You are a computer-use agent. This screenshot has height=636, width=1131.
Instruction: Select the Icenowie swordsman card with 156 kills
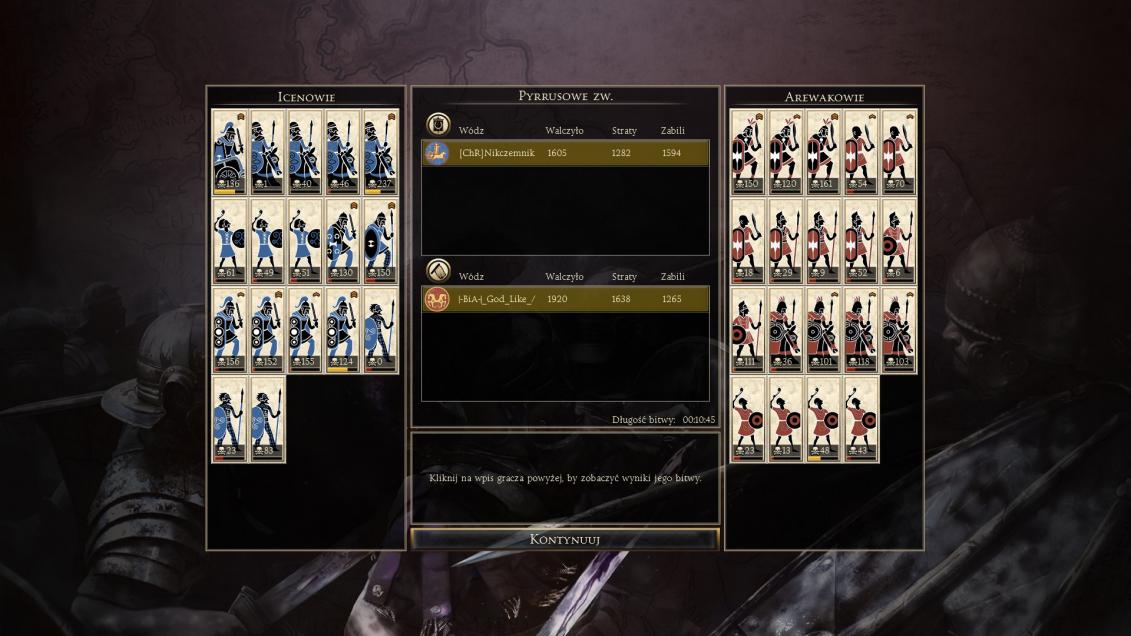(230, 330)
